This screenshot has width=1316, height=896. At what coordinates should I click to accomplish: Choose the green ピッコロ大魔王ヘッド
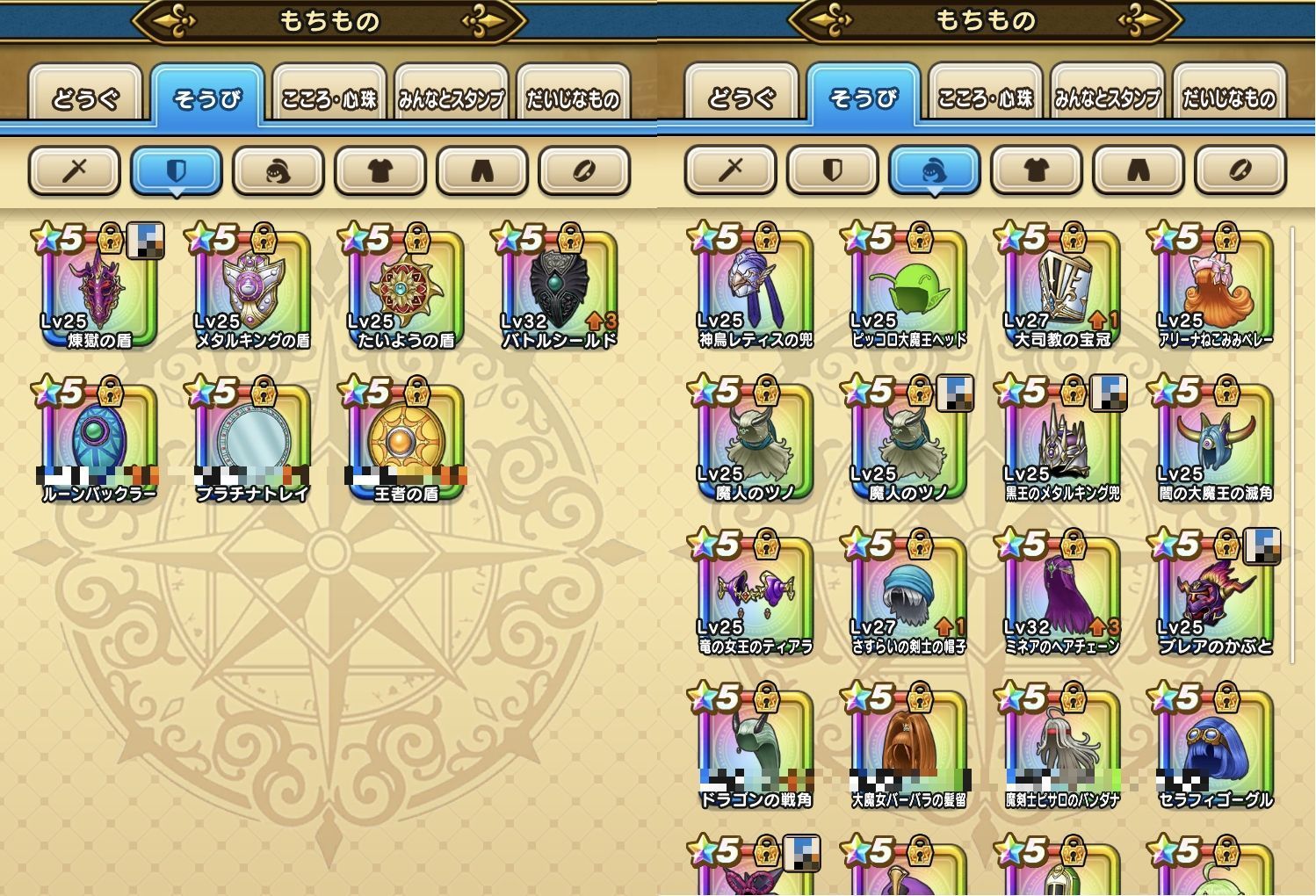point(908,290)
